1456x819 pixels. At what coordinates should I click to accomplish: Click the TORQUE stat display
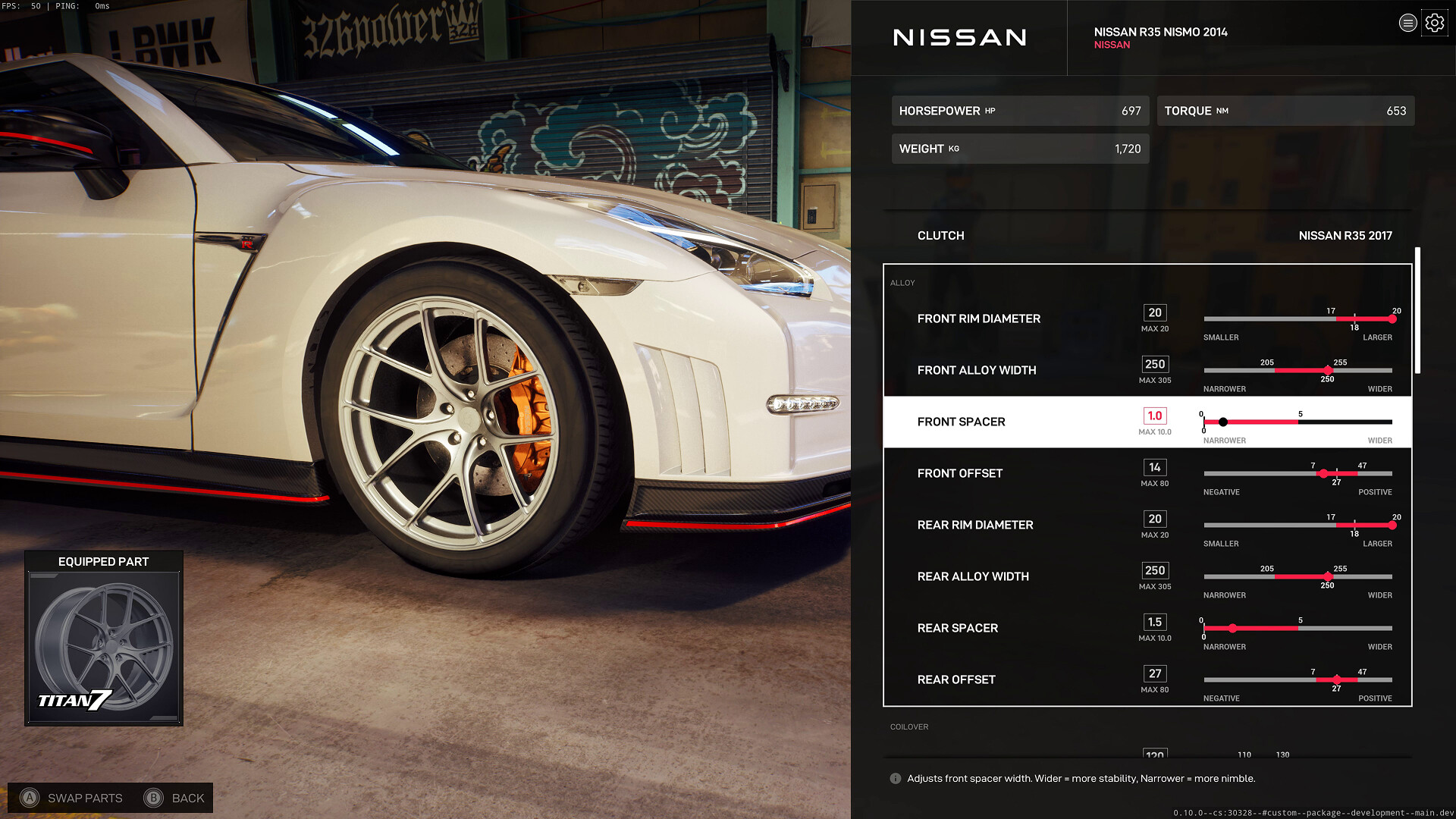(x=1285, y=111)
